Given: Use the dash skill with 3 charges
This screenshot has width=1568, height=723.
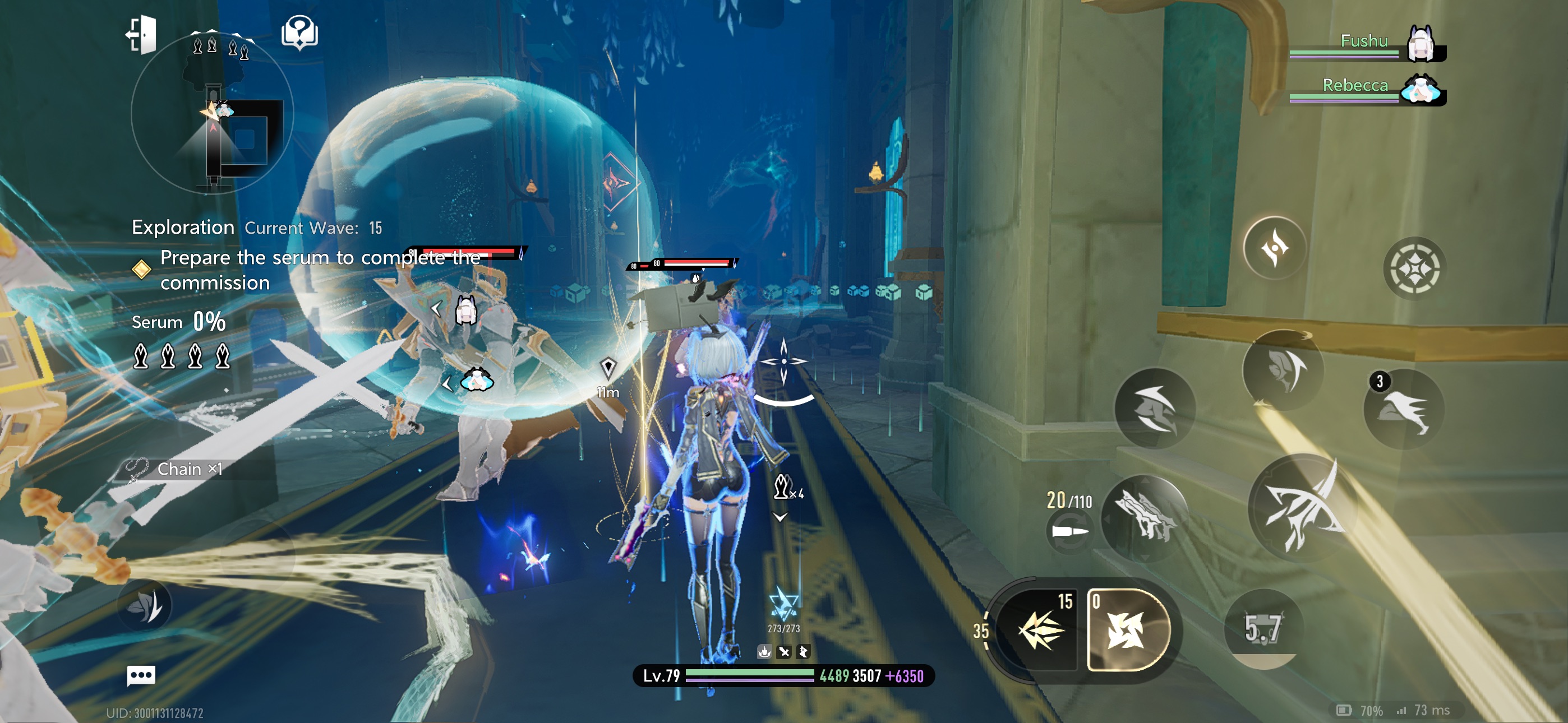Looking at the screenshot, I should coord(1403,409).
